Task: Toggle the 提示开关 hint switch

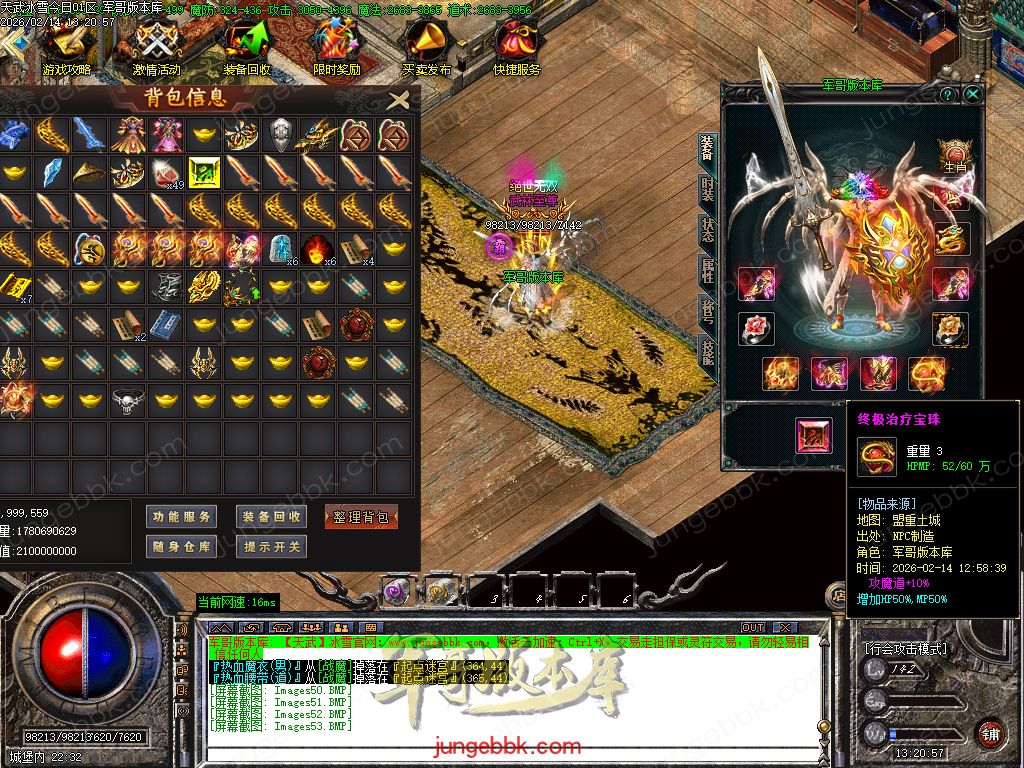Action: tap(271, 547)
